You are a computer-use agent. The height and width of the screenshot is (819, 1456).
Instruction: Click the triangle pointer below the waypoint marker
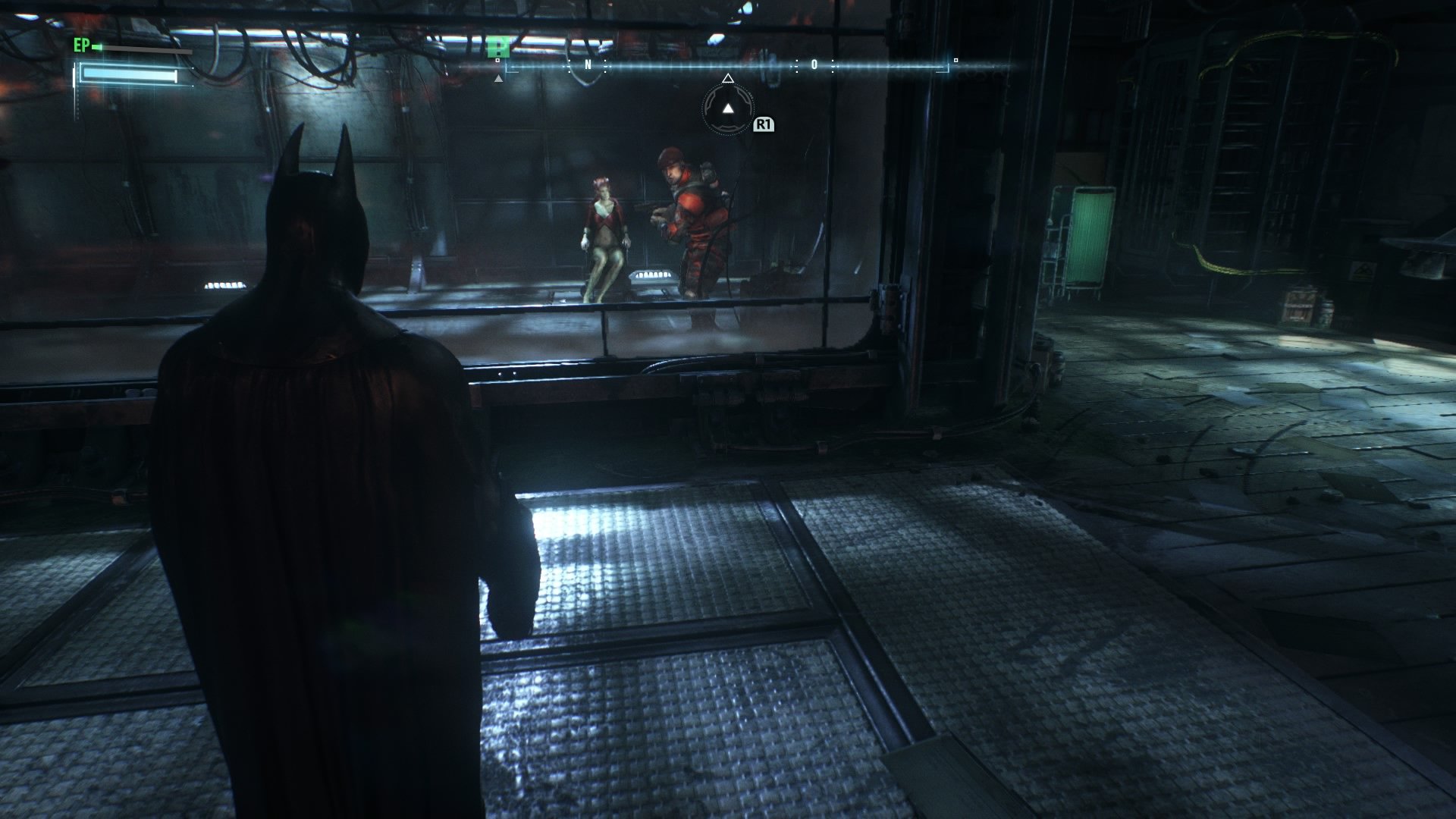[x=498, y=79]
